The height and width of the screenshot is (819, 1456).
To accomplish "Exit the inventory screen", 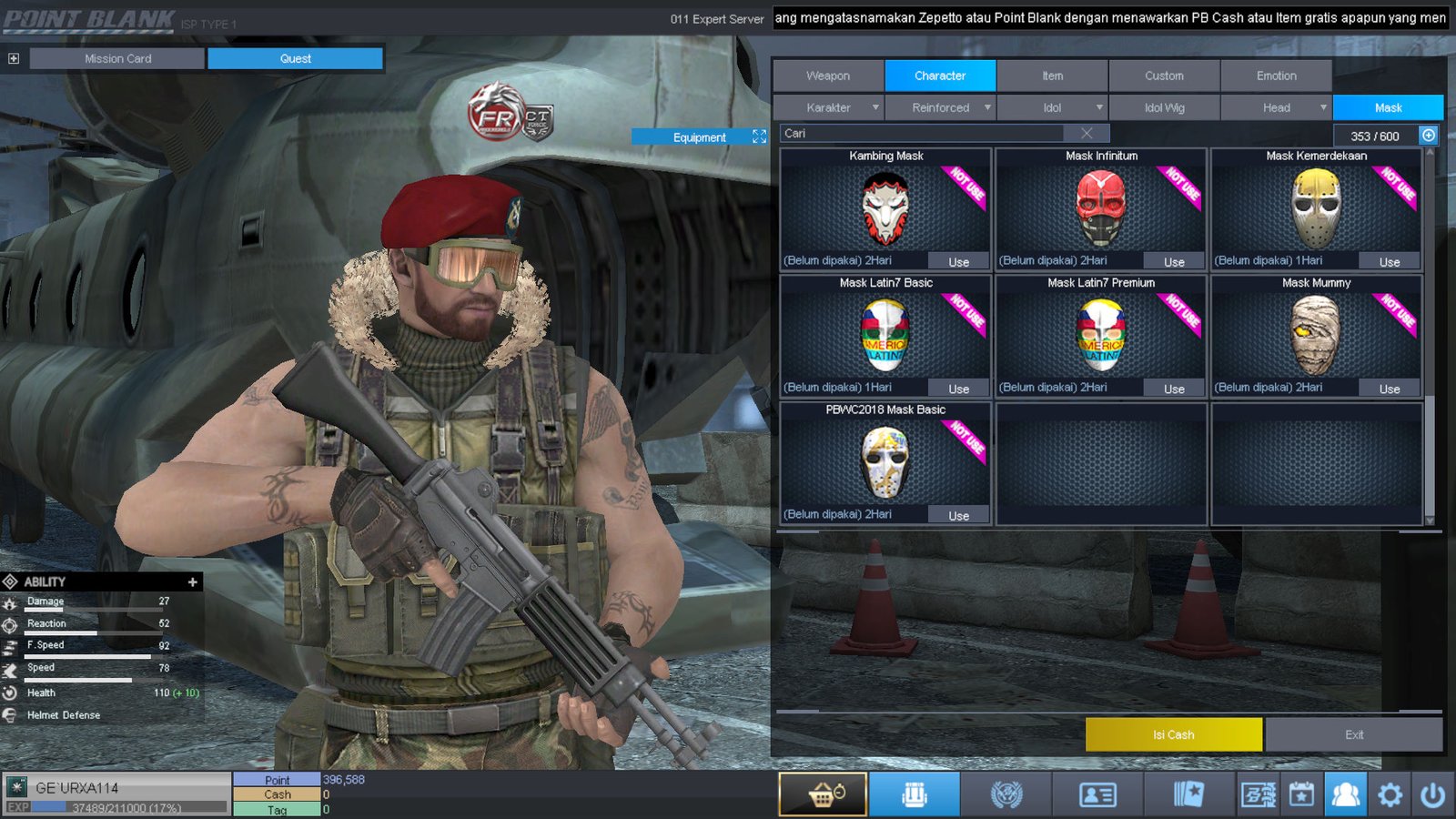I will coord(1353,734).
